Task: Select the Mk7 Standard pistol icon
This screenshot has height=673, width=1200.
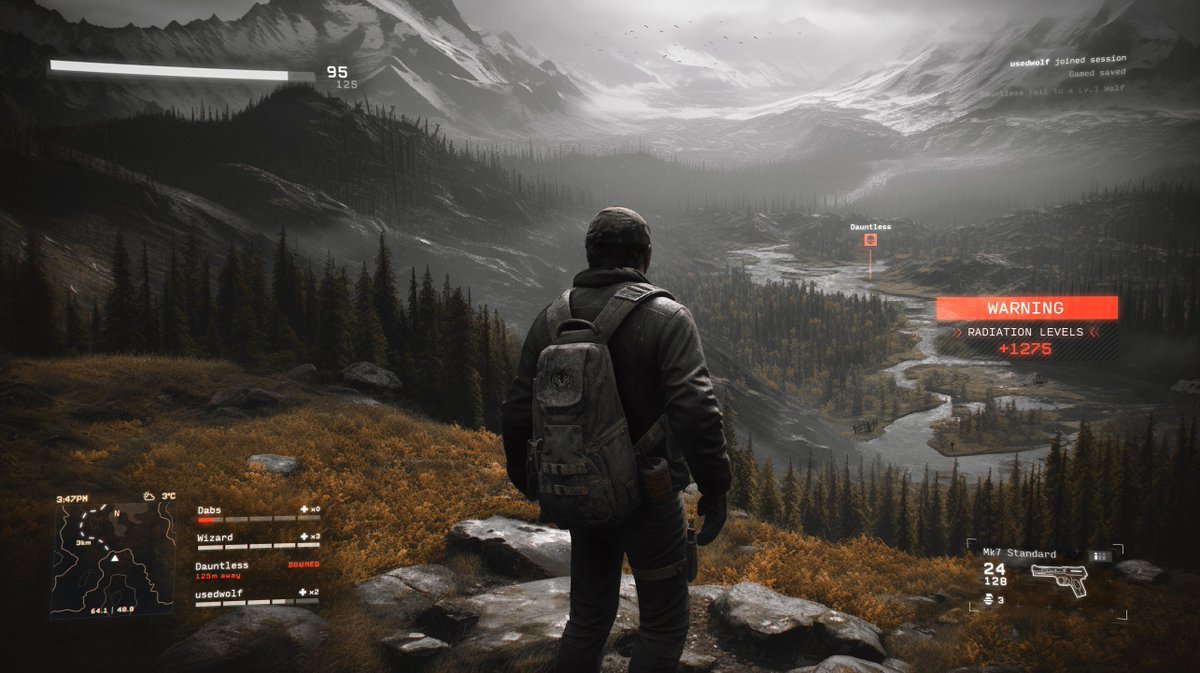Action: (1059, 578)
